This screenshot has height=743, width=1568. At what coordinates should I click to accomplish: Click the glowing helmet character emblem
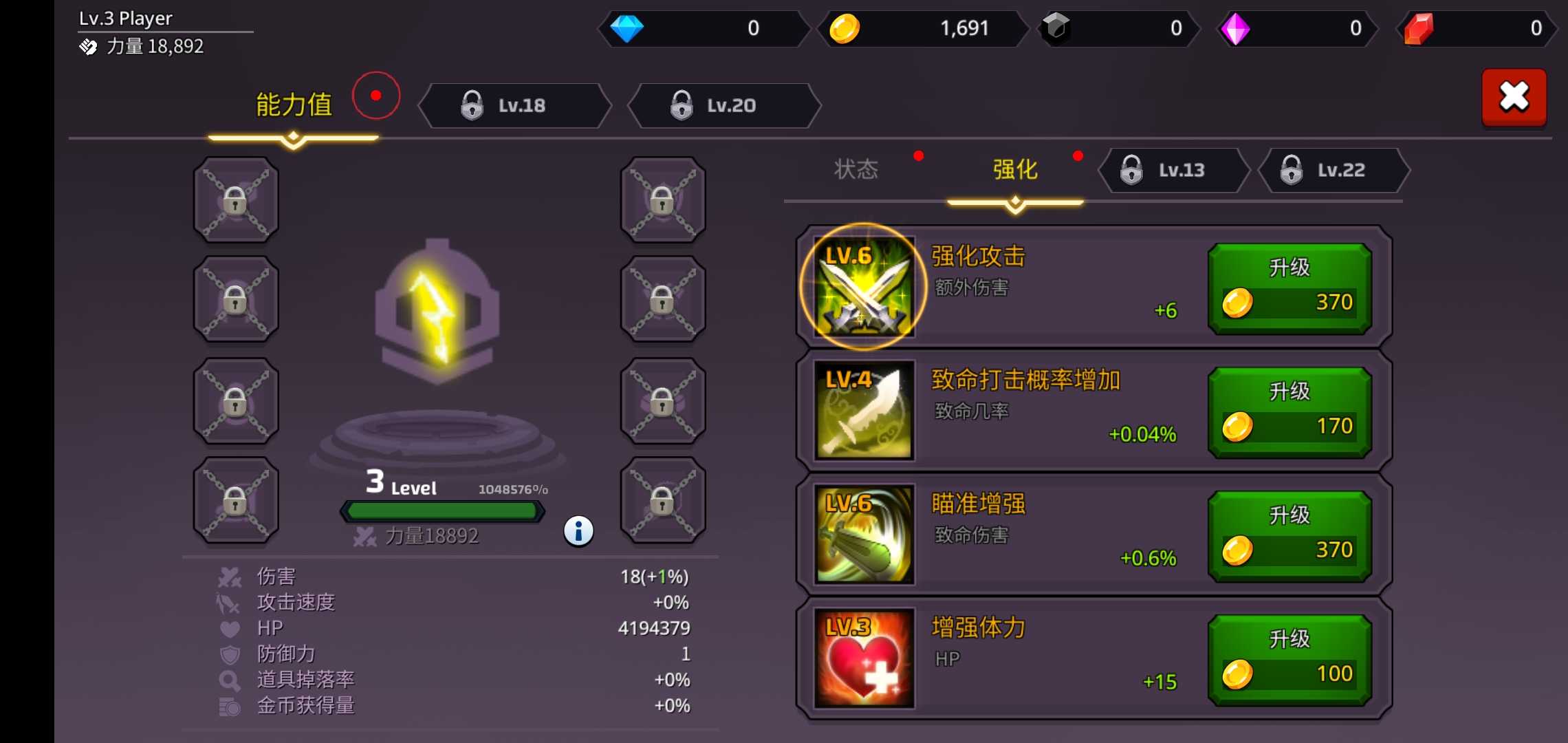(440, 310)
